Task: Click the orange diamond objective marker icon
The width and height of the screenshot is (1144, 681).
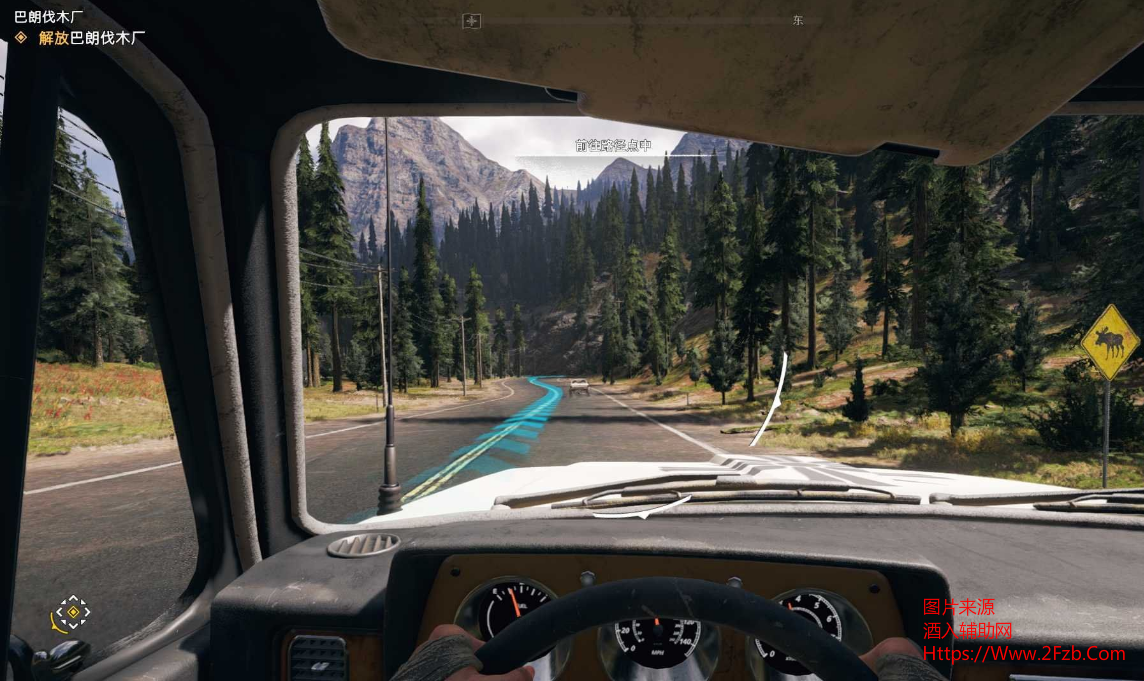Action: (21, 38)
